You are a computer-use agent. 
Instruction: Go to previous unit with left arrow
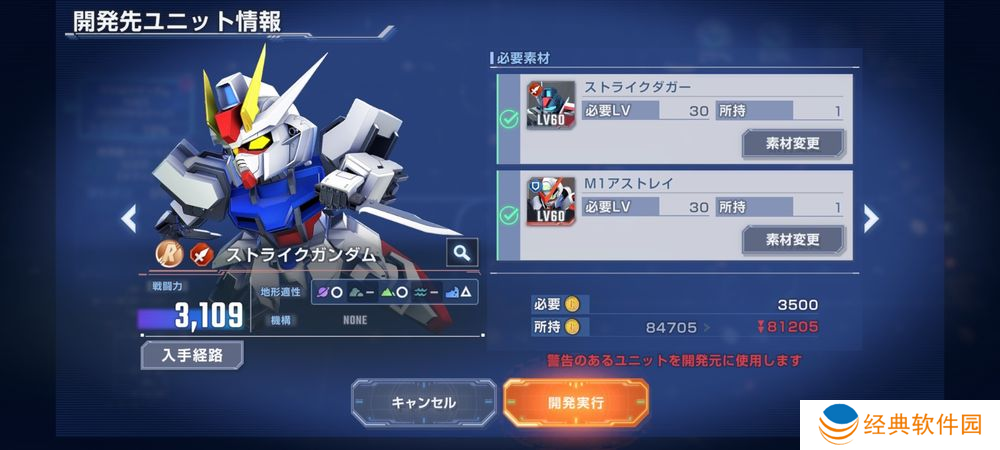click(x=128, y=217)
